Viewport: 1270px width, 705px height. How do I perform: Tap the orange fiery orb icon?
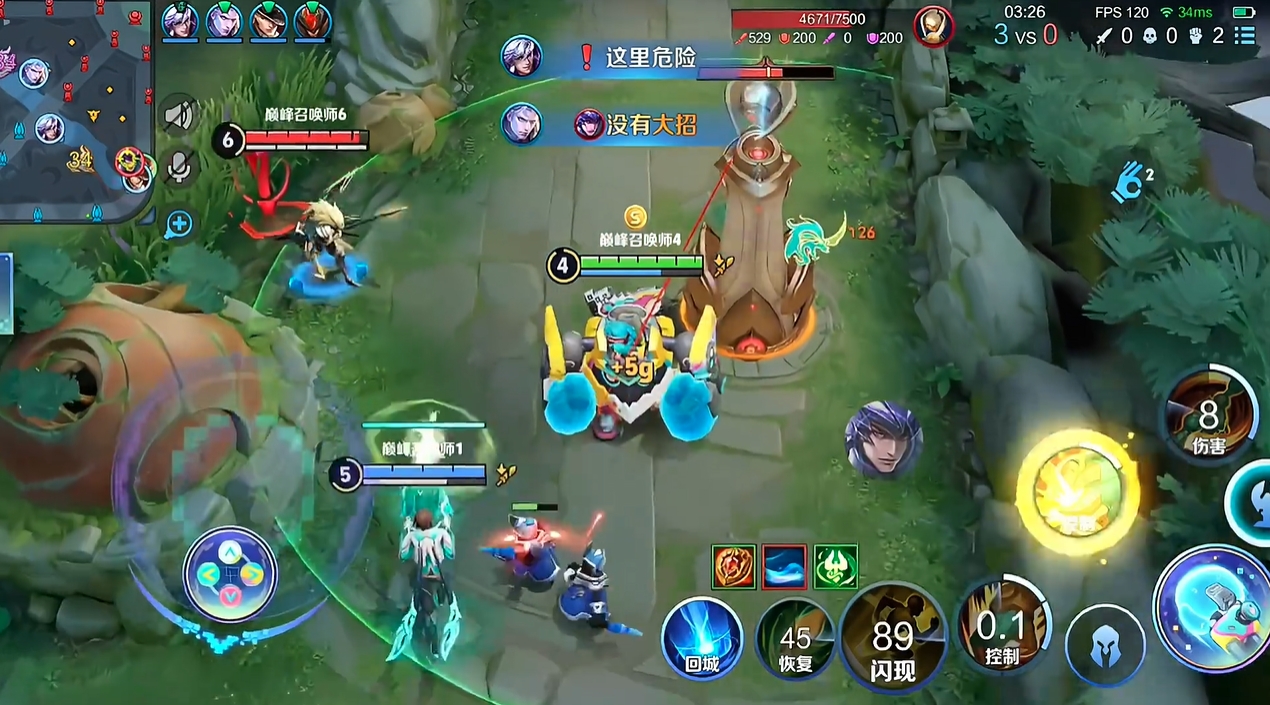point(733,566)
